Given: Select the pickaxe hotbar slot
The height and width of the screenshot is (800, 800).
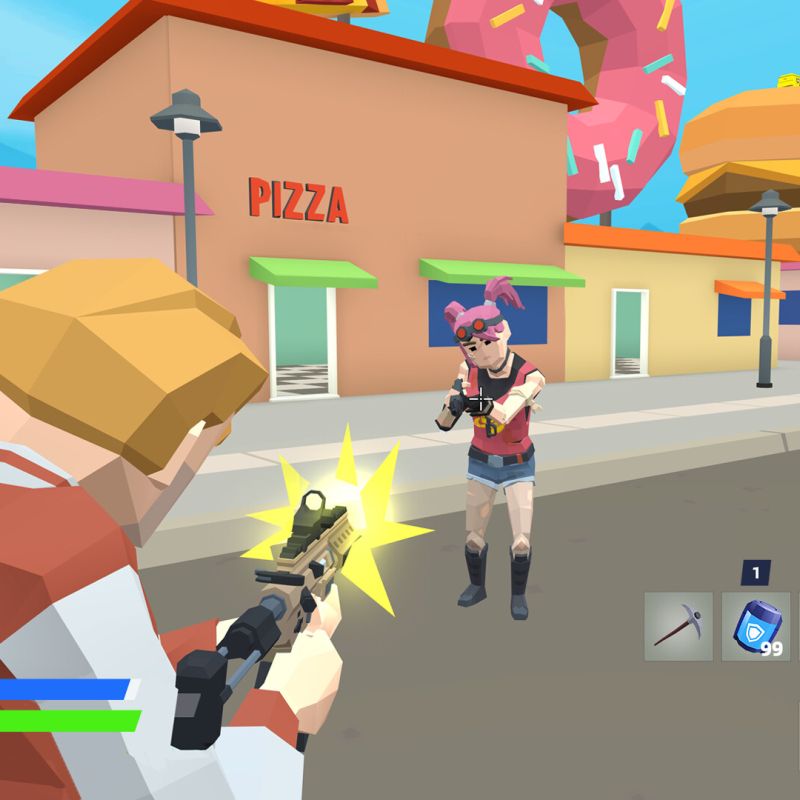Looking at the screenshot, I should 678,627.
